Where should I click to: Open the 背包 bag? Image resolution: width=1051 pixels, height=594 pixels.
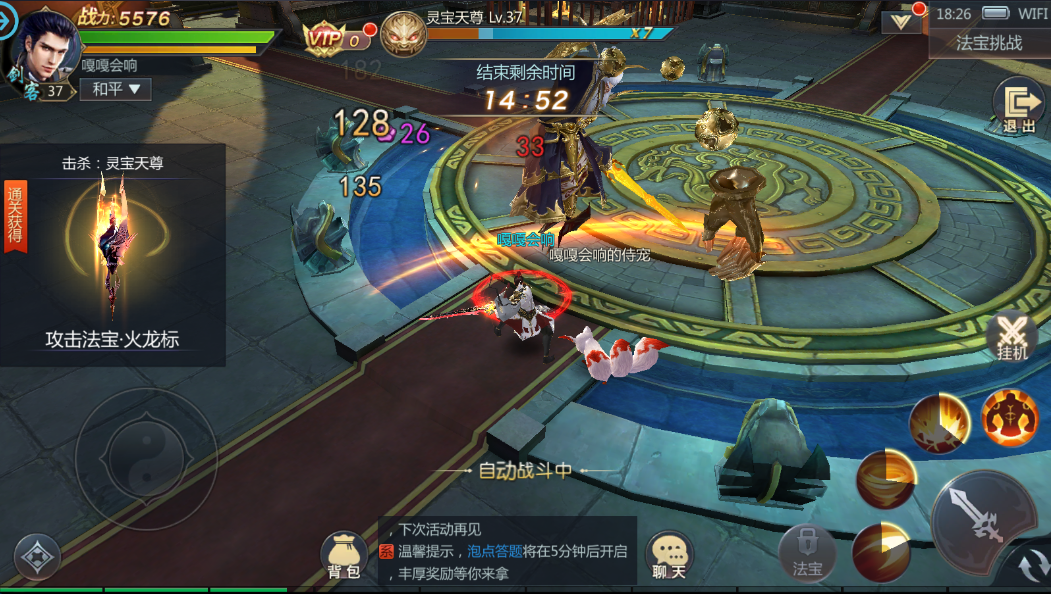point(343,556)
